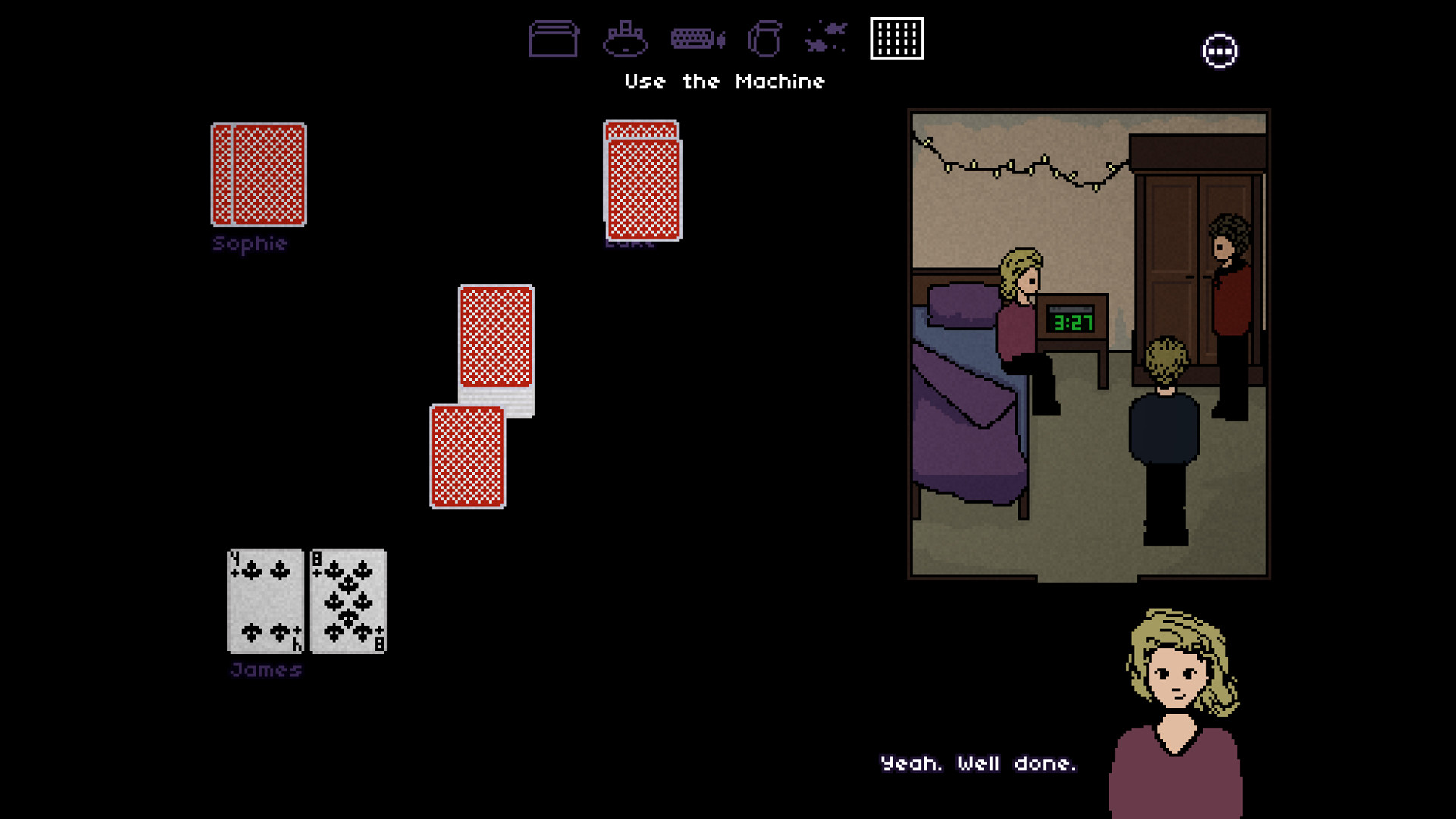Screen dimensions: 1456x819
Task: Click the James name label
Action: 265,669
